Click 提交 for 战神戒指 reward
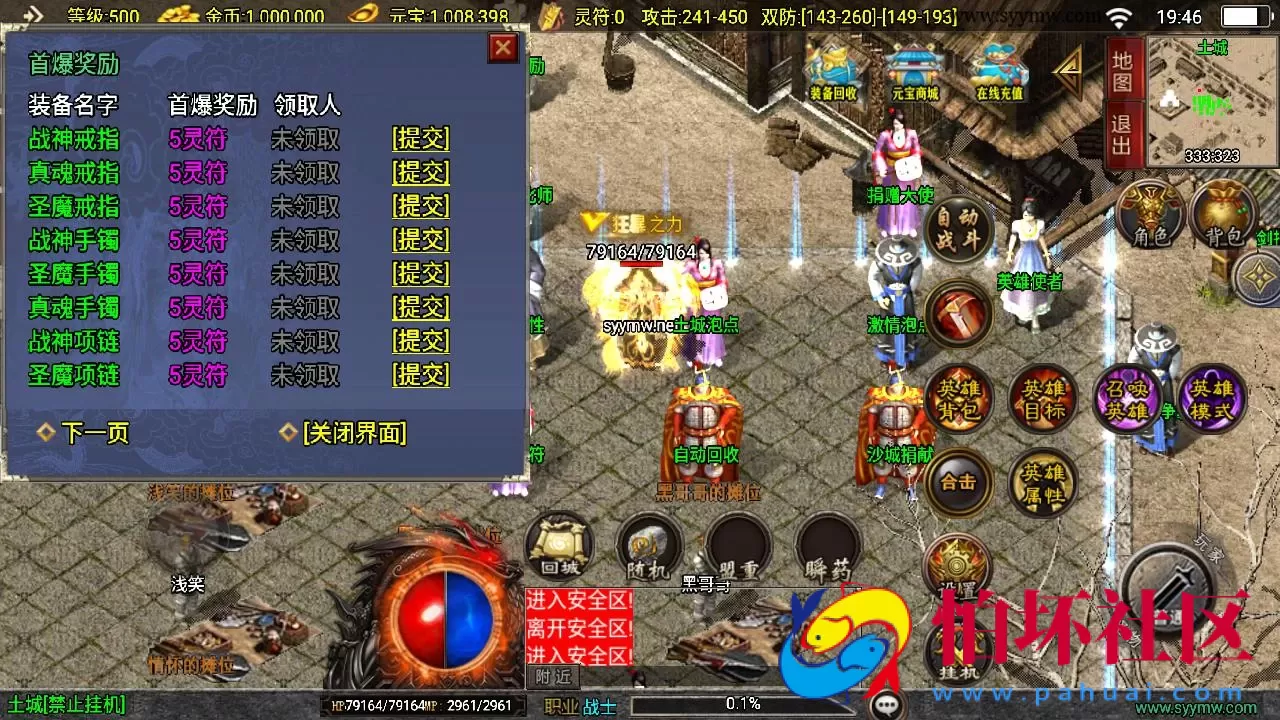Viewport: 1280px width, 720px height. pos(420,139)
